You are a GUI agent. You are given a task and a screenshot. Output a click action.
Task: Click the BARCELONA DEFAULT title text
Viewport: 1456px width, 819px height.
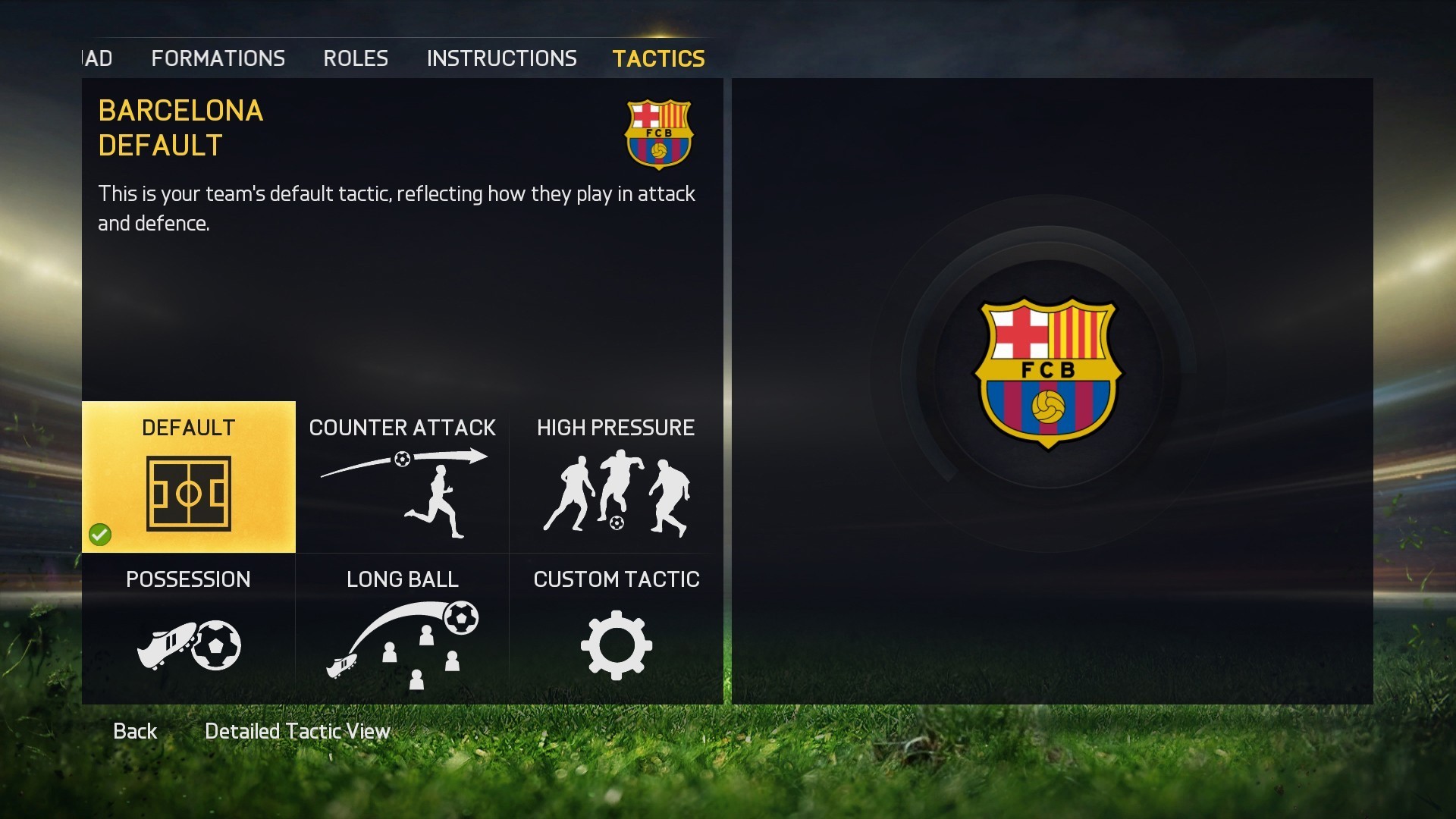(180, 127)
